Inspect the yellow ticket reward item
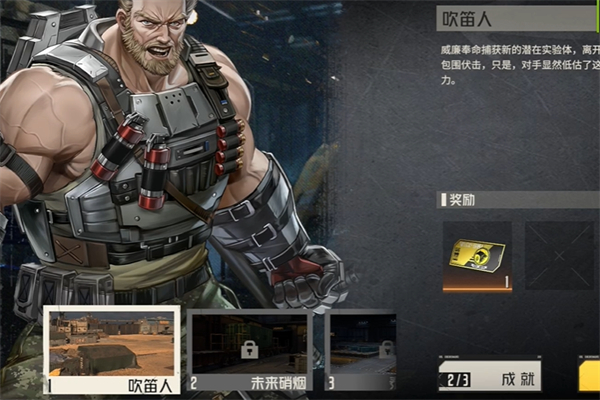 click(x=477, y=256)
